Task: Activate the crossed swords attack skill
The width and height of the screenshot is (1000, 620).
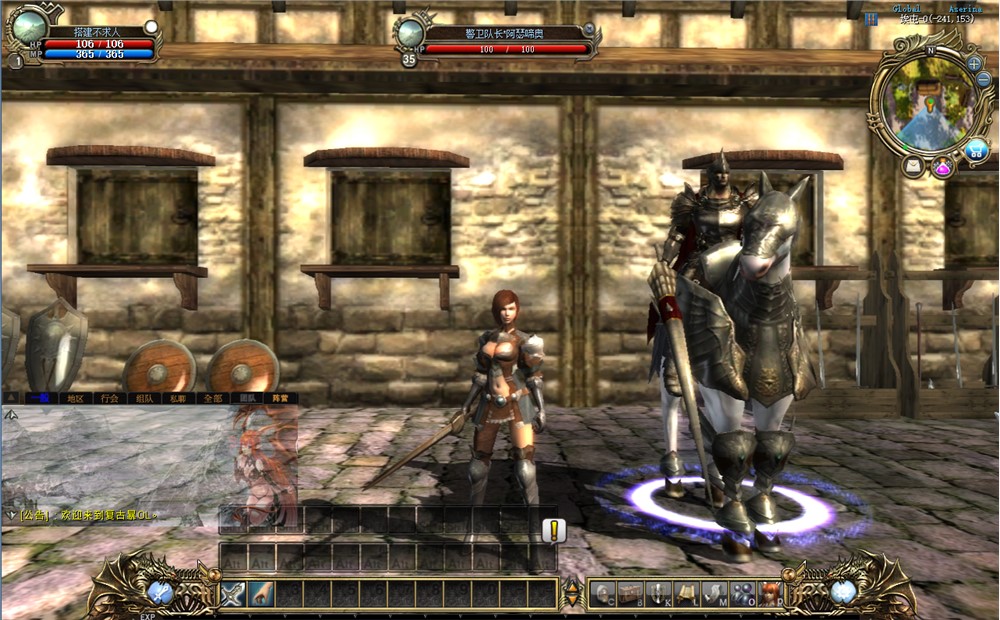Action: (233, 594)
